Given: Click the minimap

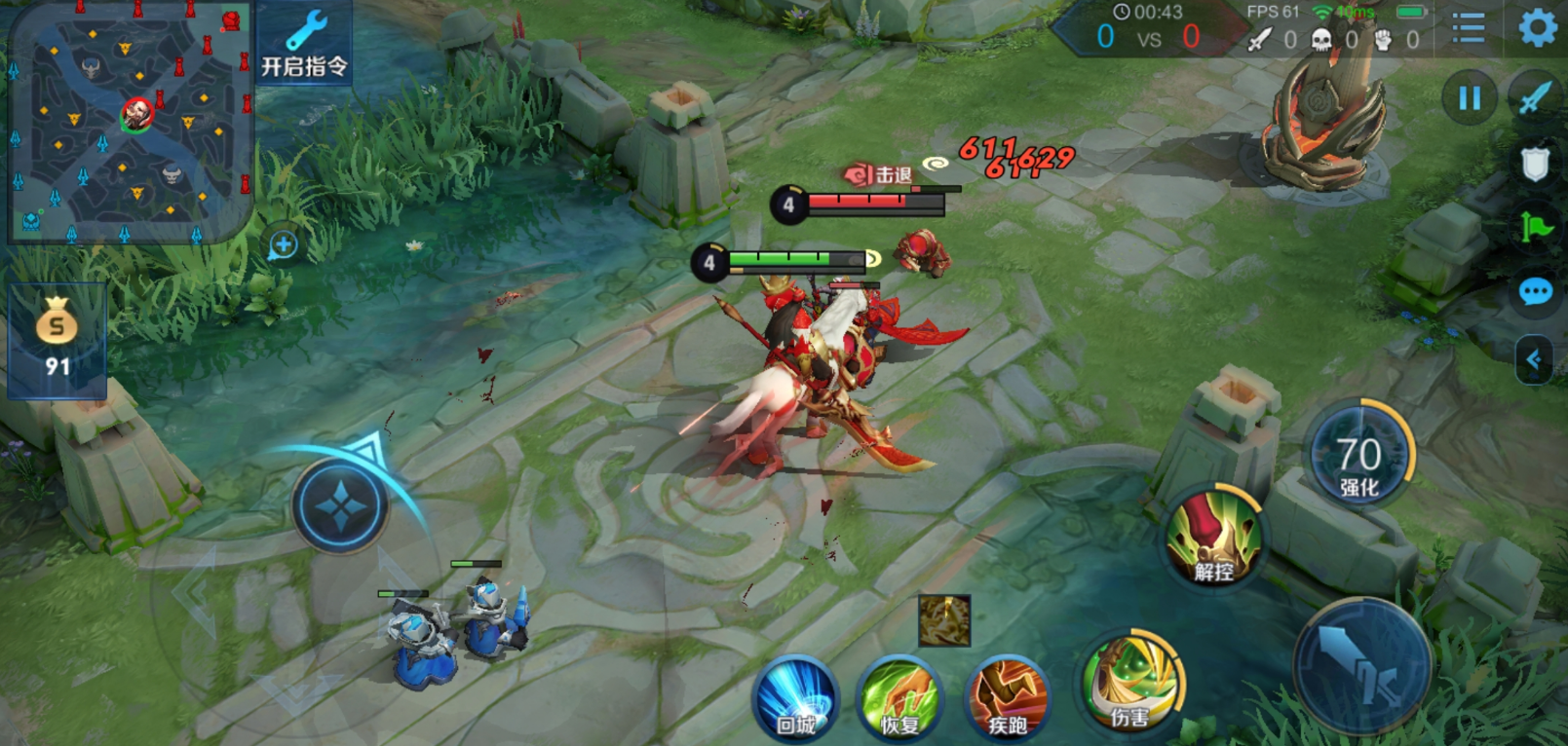Looking at the screenshot, I should (131, 121).
